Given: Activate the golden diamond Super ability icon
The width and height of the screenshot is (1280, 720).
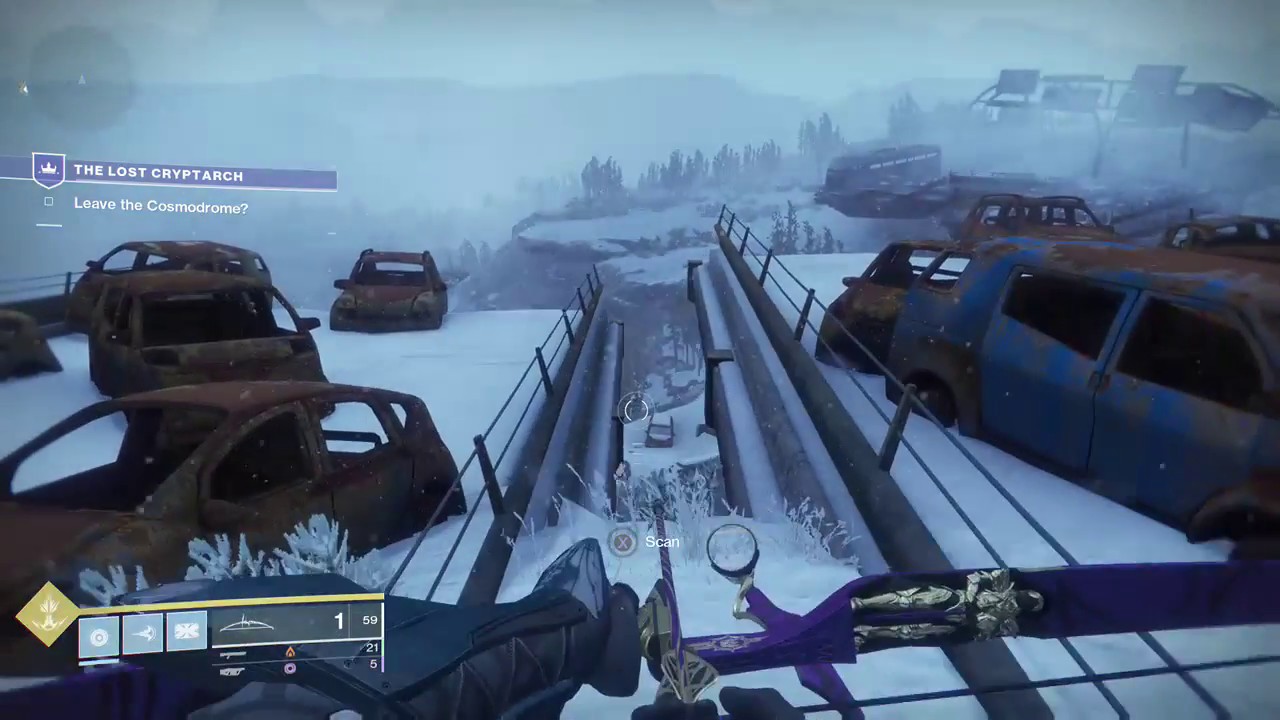Looking at the screenshot, I should click(46, 613).
